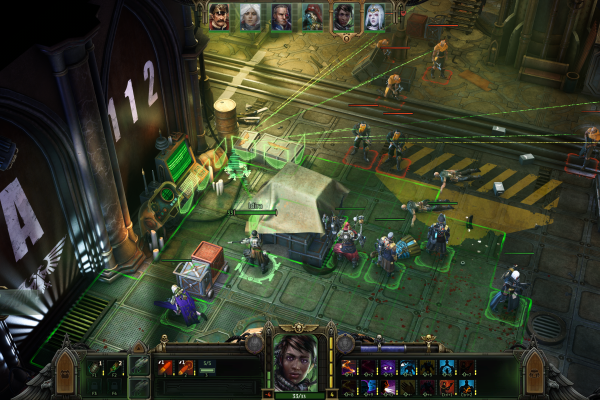Select the red-hooded tech-priest portrait

(x=313, y=16)
